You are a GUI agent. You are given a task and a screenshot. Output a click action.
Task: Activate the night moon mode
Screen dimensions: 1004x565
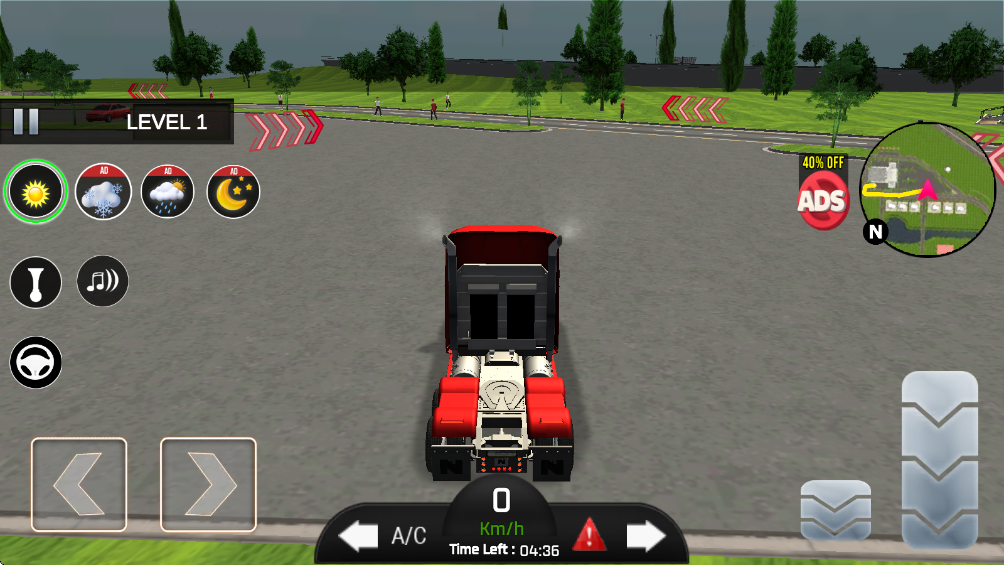233,191
